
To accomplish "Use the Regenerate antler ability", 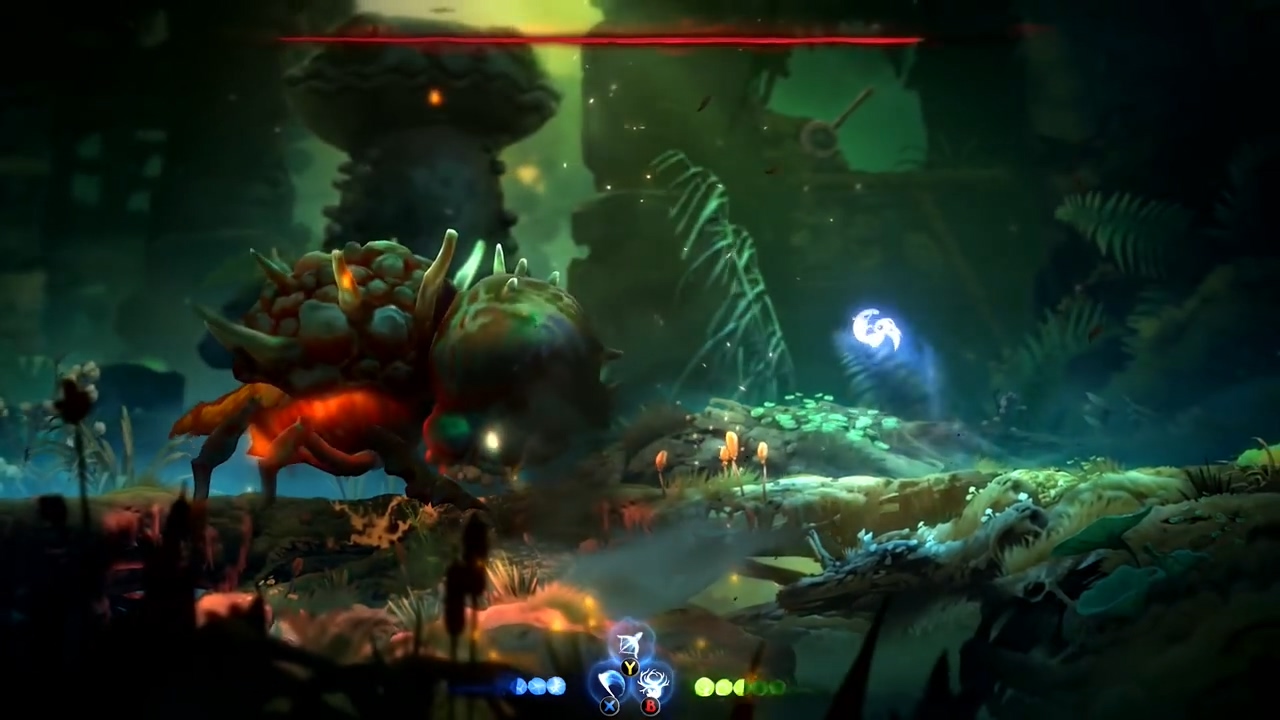I will pos(654,684).
